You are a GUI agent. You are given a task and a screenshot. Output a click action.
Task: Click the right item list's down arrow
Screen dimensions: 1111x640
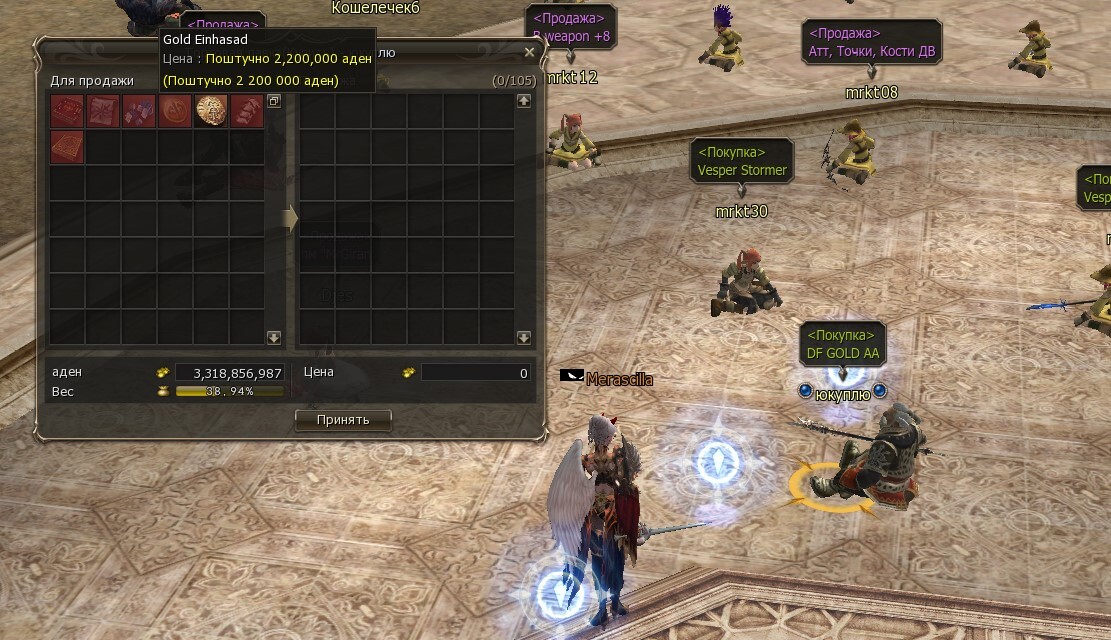coord(523,338)
